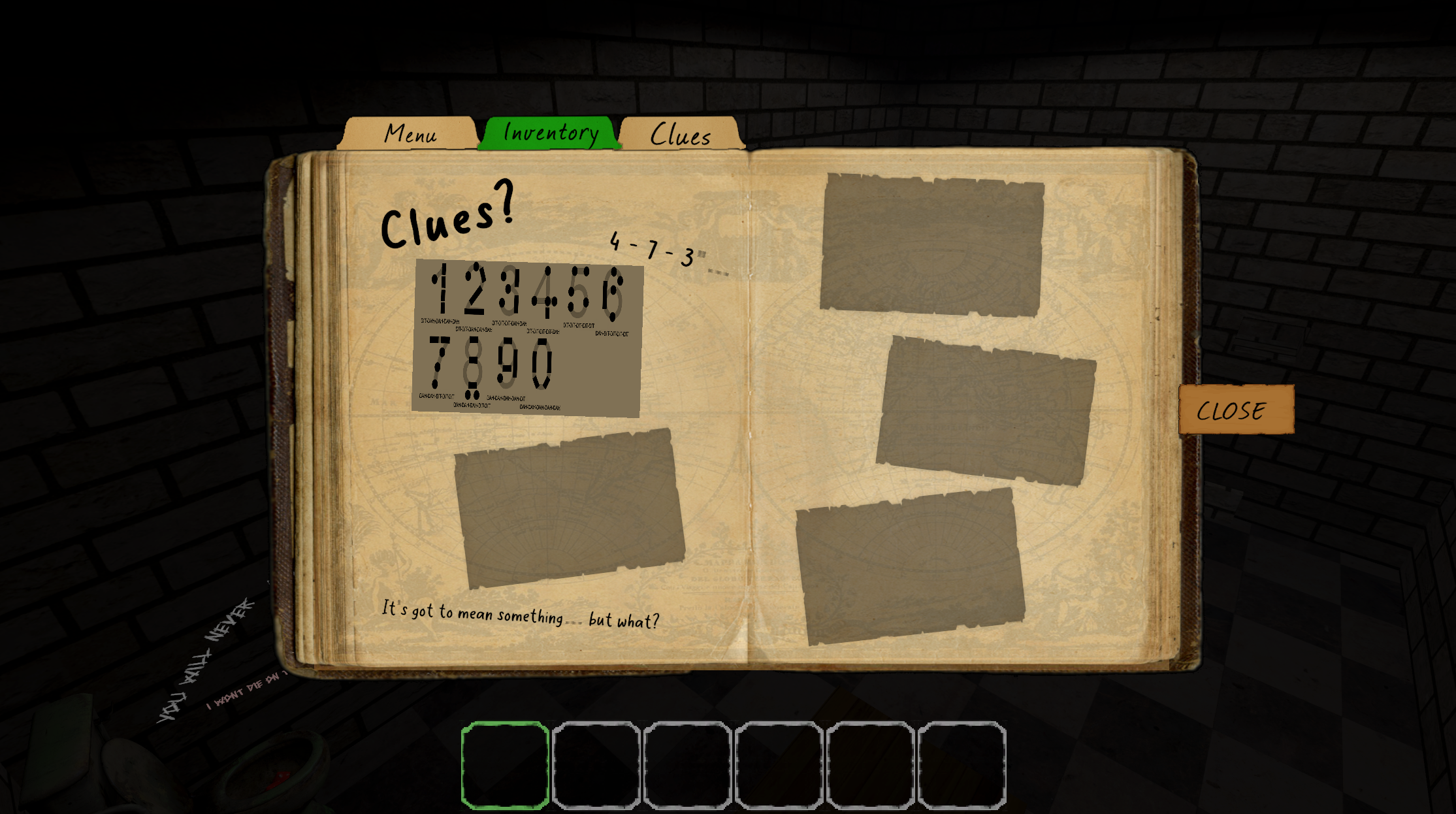Open the Inventory tab

[x=550, y=133]
